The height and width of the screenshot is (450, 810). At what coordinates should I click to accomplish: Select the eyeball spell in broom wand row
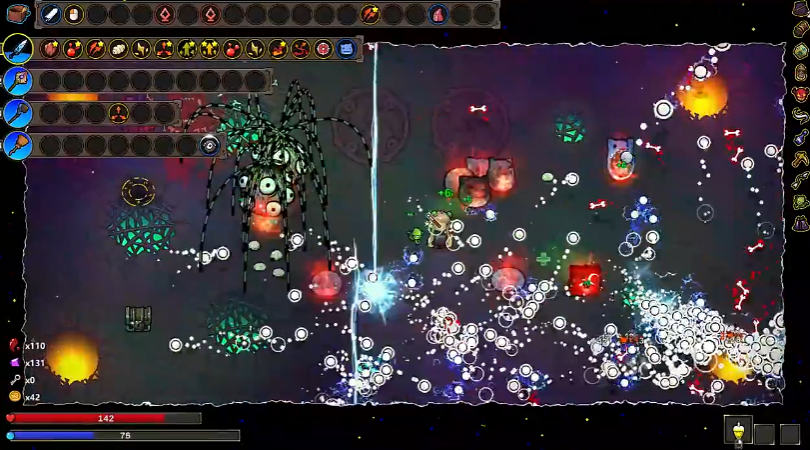tap(209, 145)
